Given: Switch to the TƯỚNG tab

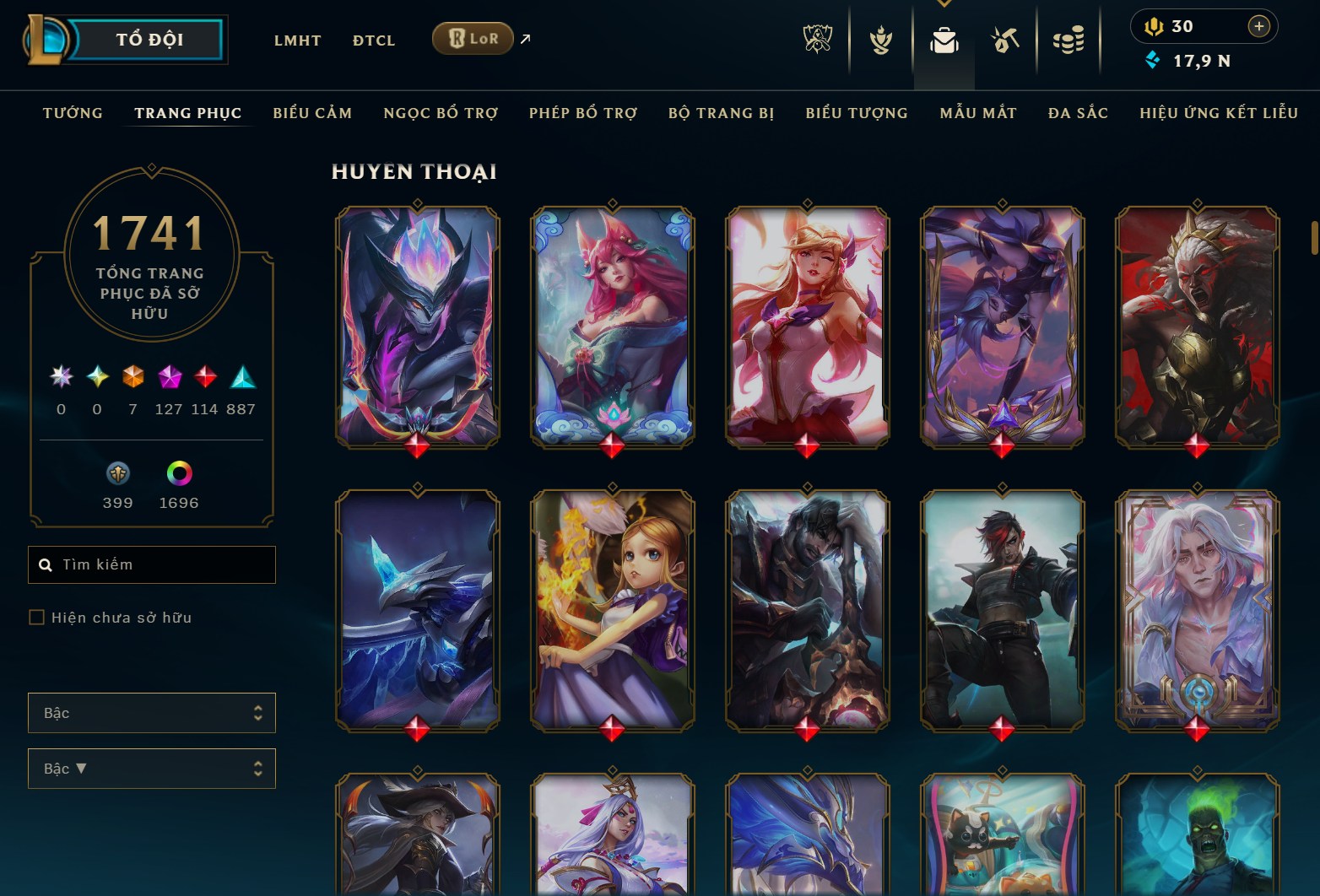Looking at the screenshot, I should tap(73, 112).
